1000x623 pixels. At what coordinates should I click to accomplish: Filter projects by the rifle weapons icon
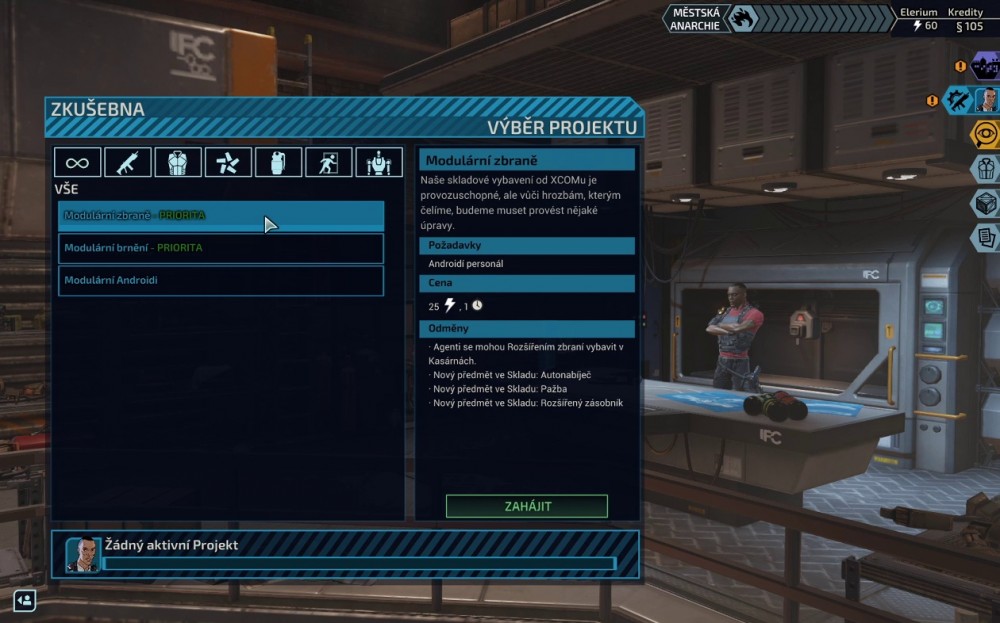pyautogui.click(x=128, y=162)
